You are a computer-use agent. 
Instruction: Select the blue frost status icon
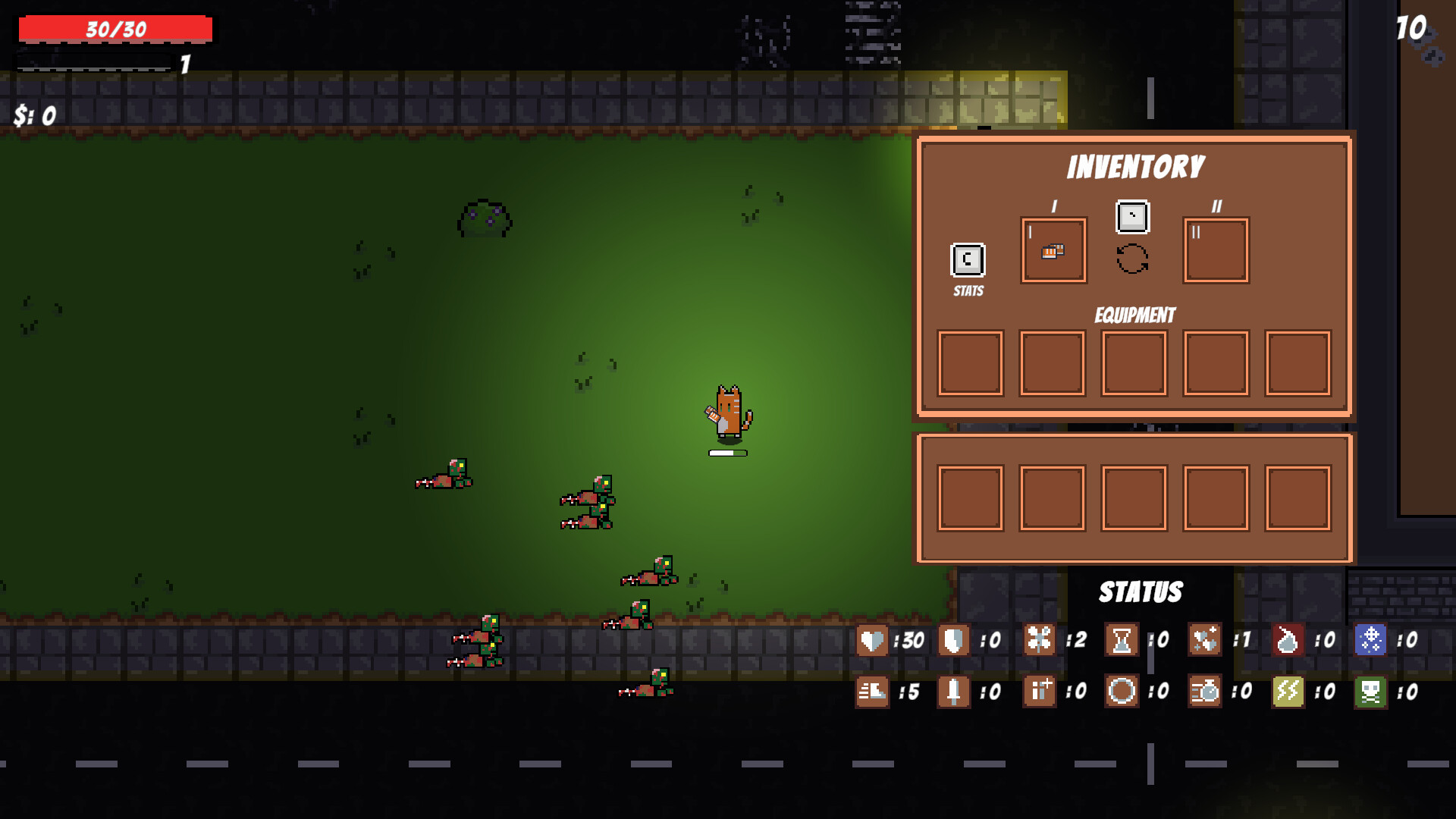(x=1374, y=641)
